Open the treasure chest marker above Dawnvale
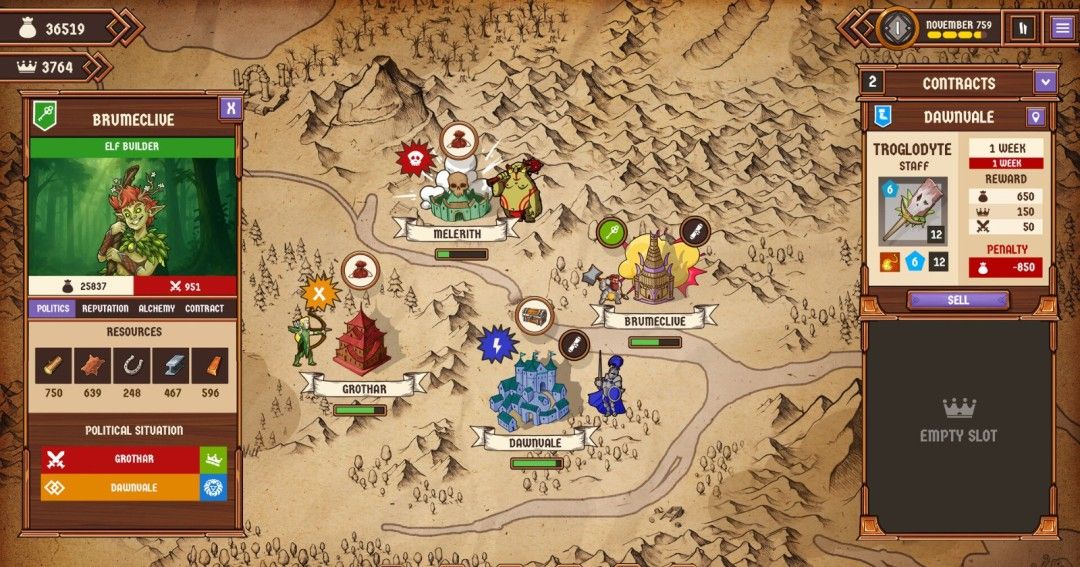 (x=535, y=316)
